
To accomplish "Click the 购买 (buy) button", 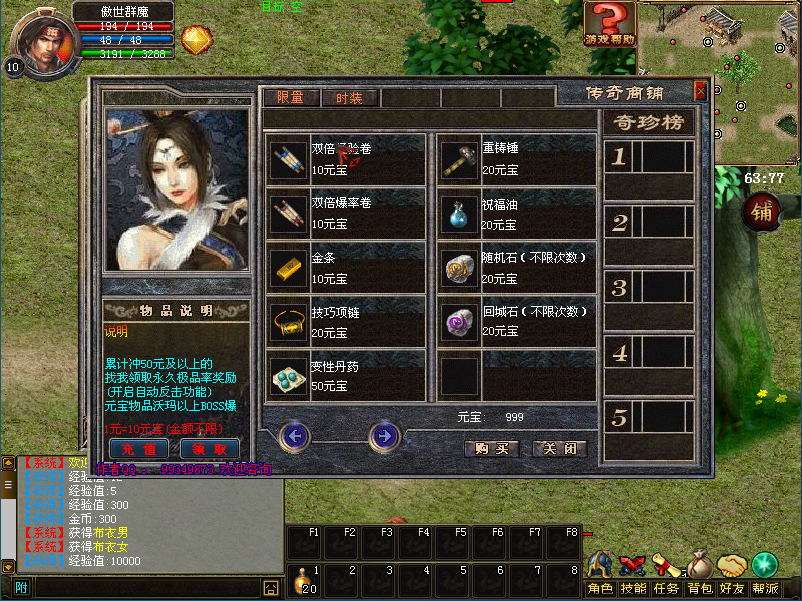I will point(492,449).
